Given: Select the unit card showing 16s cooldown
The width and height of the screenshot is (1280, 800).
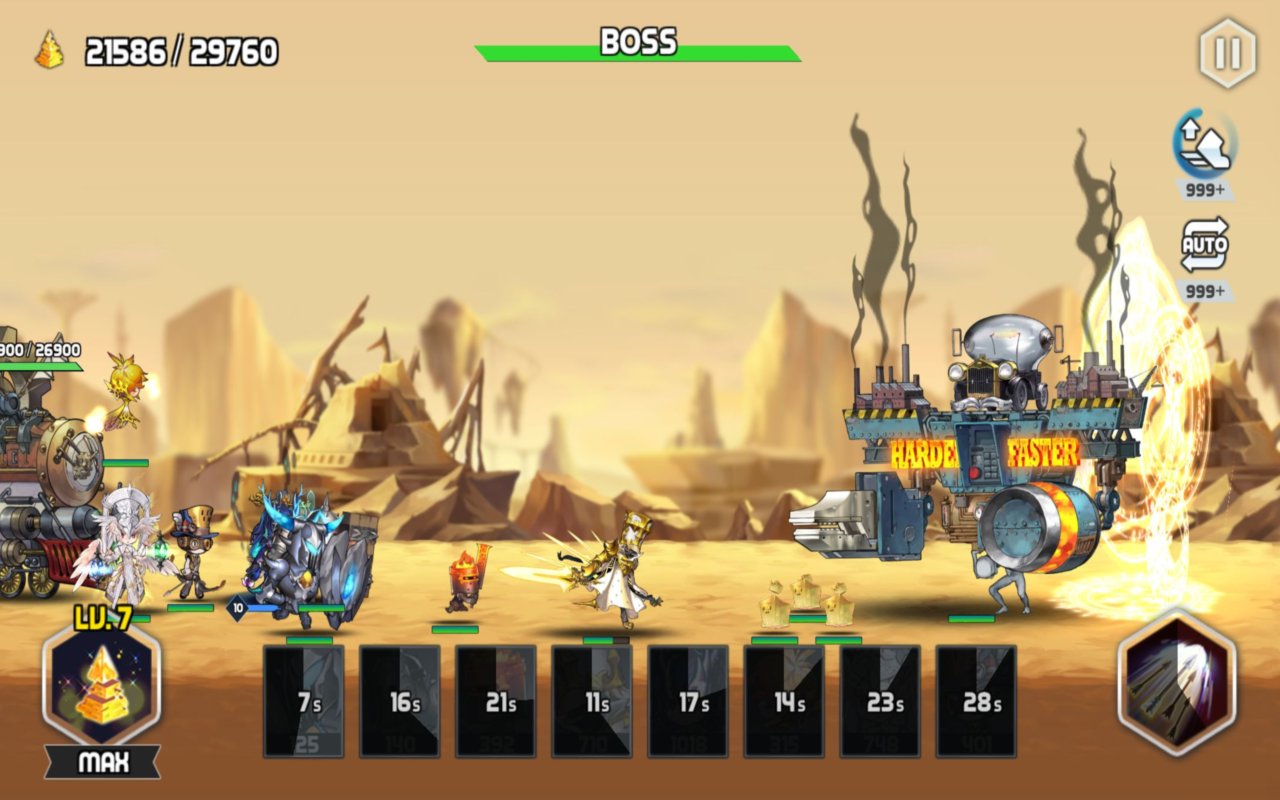Looking at the screenshot, I should coord(400,700).
